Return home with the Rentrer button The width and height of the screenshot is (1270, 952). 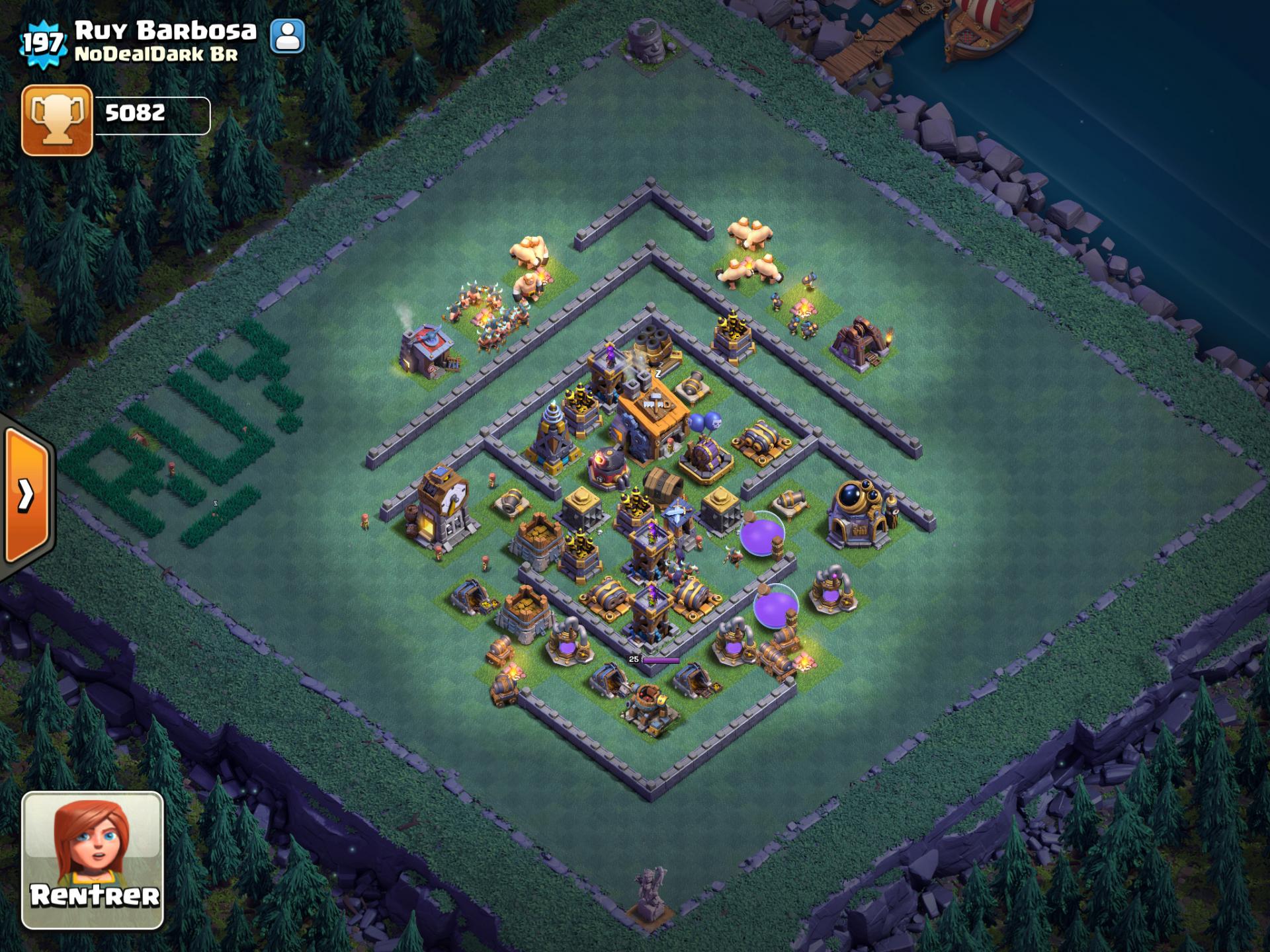pos(93,859)
